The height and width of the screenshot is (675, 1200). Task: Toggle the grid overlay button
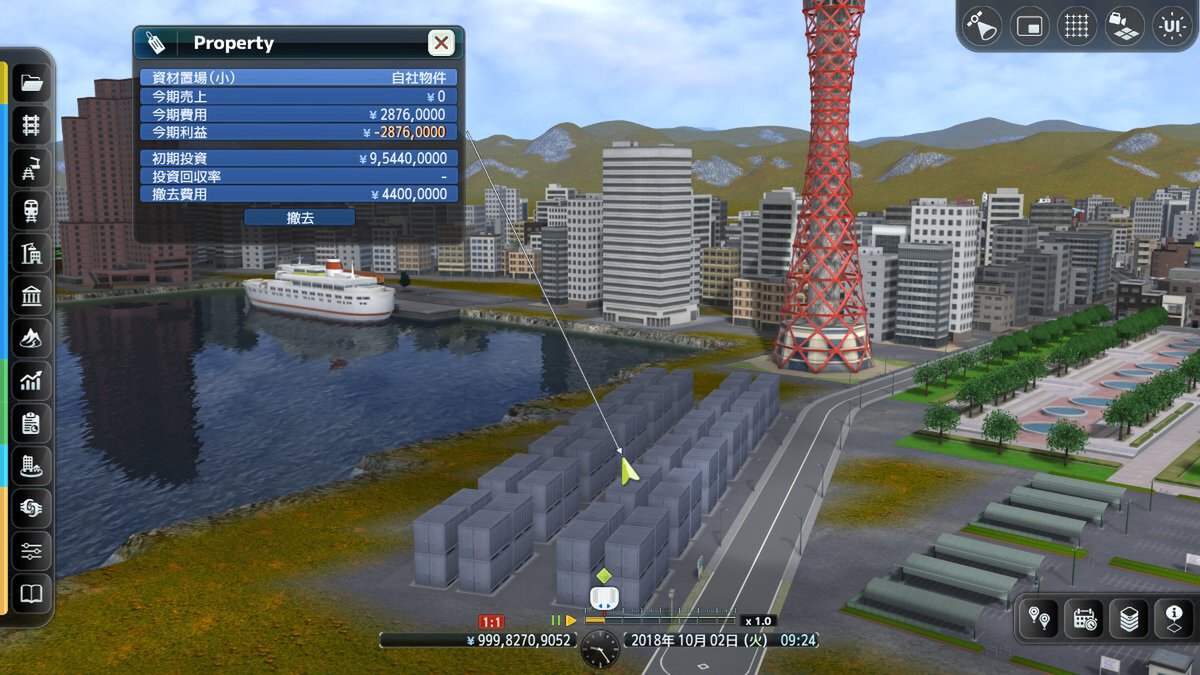(1077, 26)
